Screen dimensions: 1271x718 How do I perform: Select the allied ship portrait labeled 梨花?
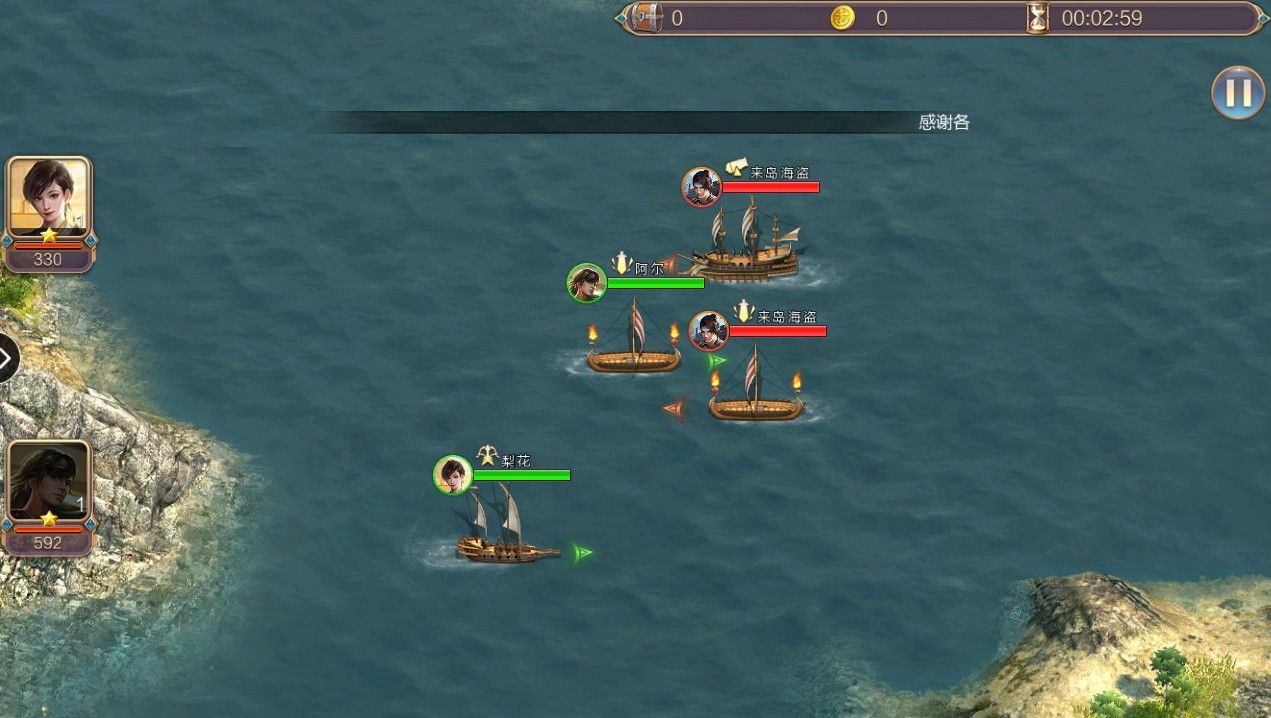(x=453, y=475)
